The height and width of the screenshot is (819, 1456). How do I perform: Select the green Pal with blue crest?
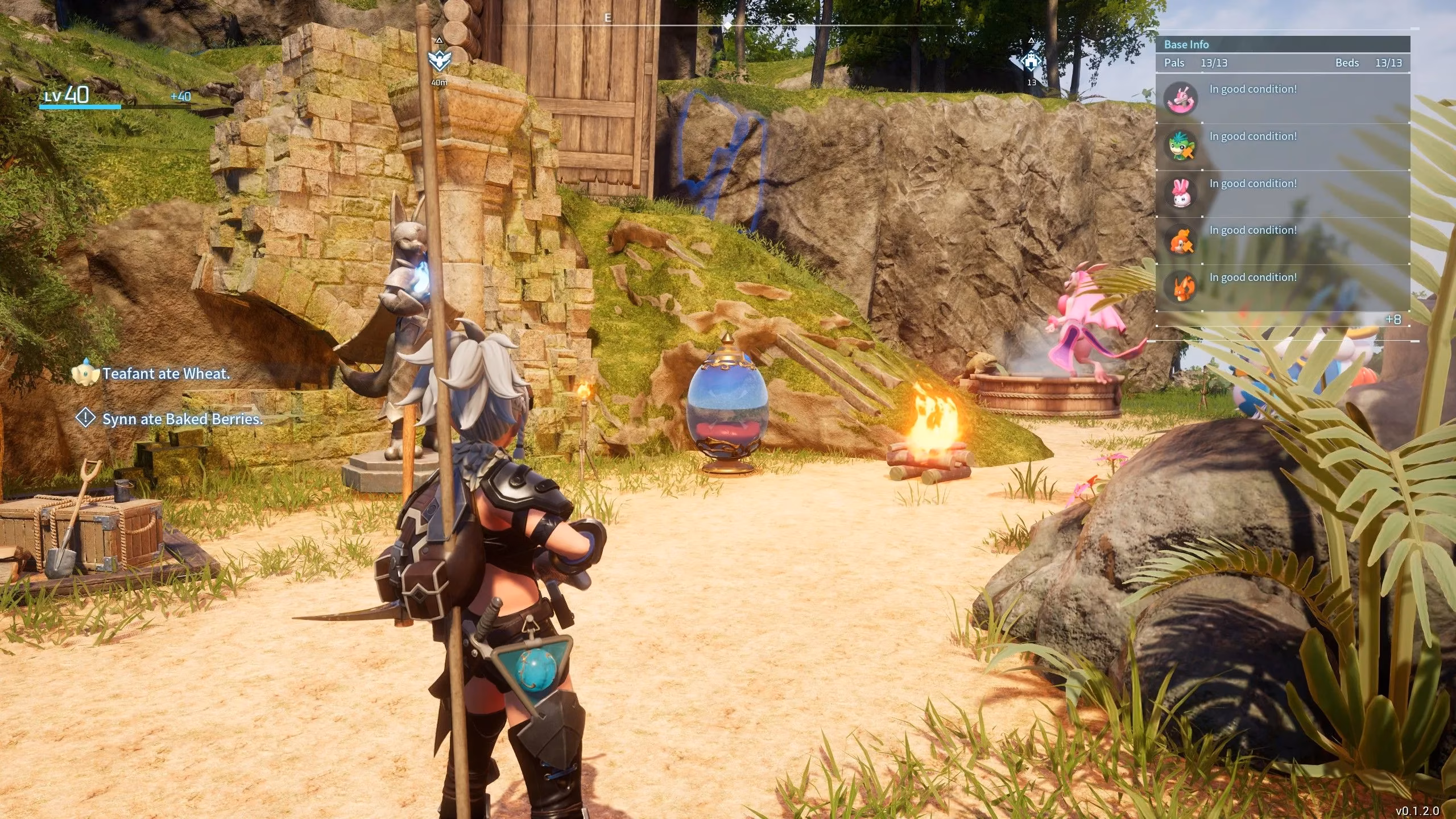(1181, 146)
